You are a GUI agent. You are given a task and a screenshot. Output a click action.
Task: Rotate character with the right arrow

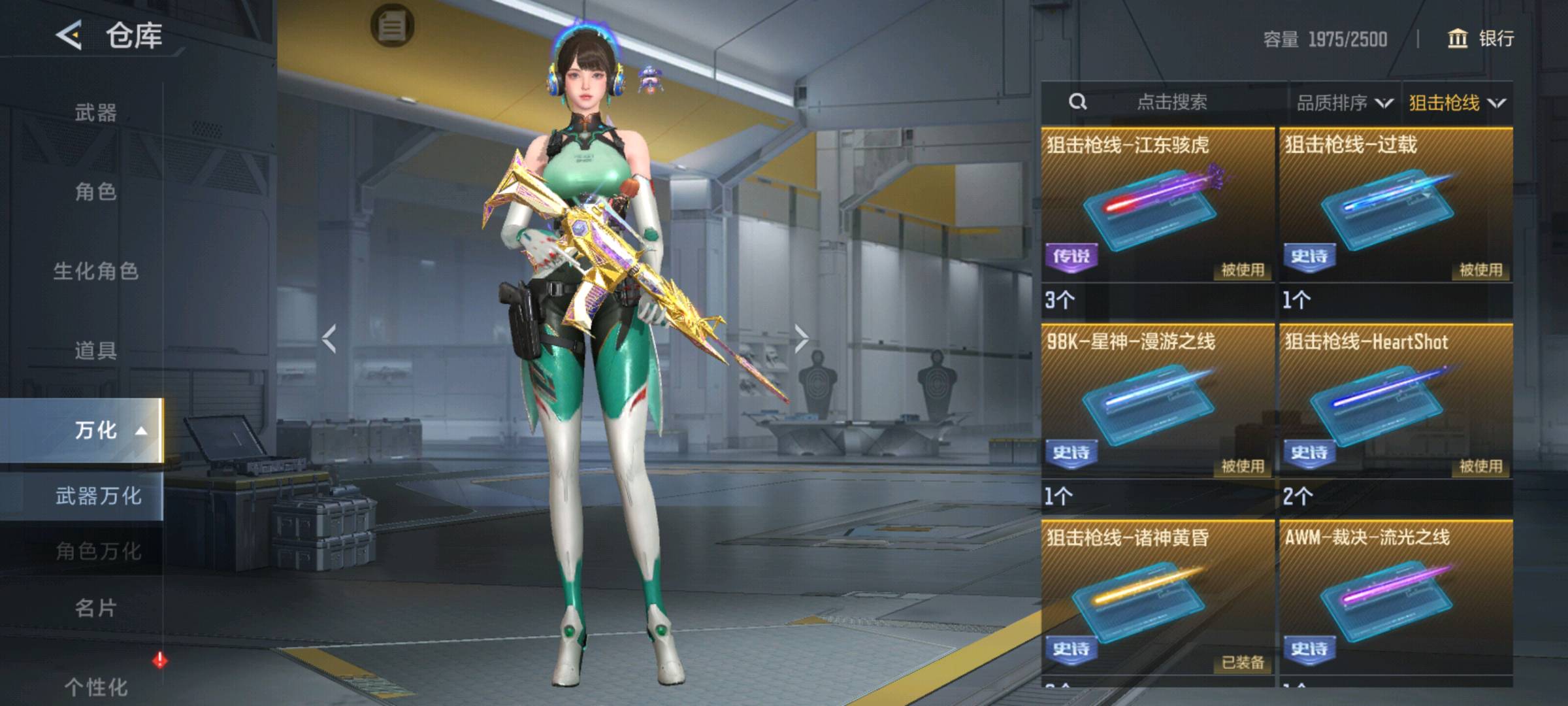click(x=802, y=339)
